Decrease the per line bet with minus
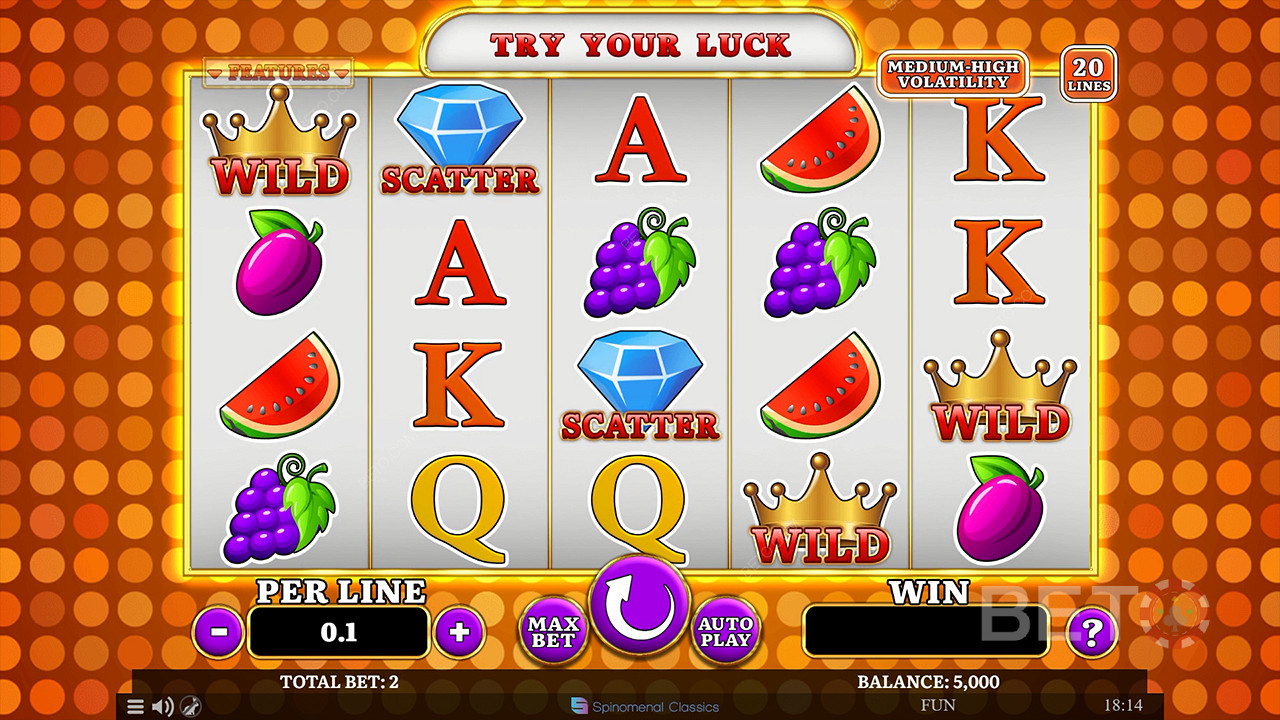The width and height of the screenshot is (1280, 720). pyautogui.click(x=218, y=632)
